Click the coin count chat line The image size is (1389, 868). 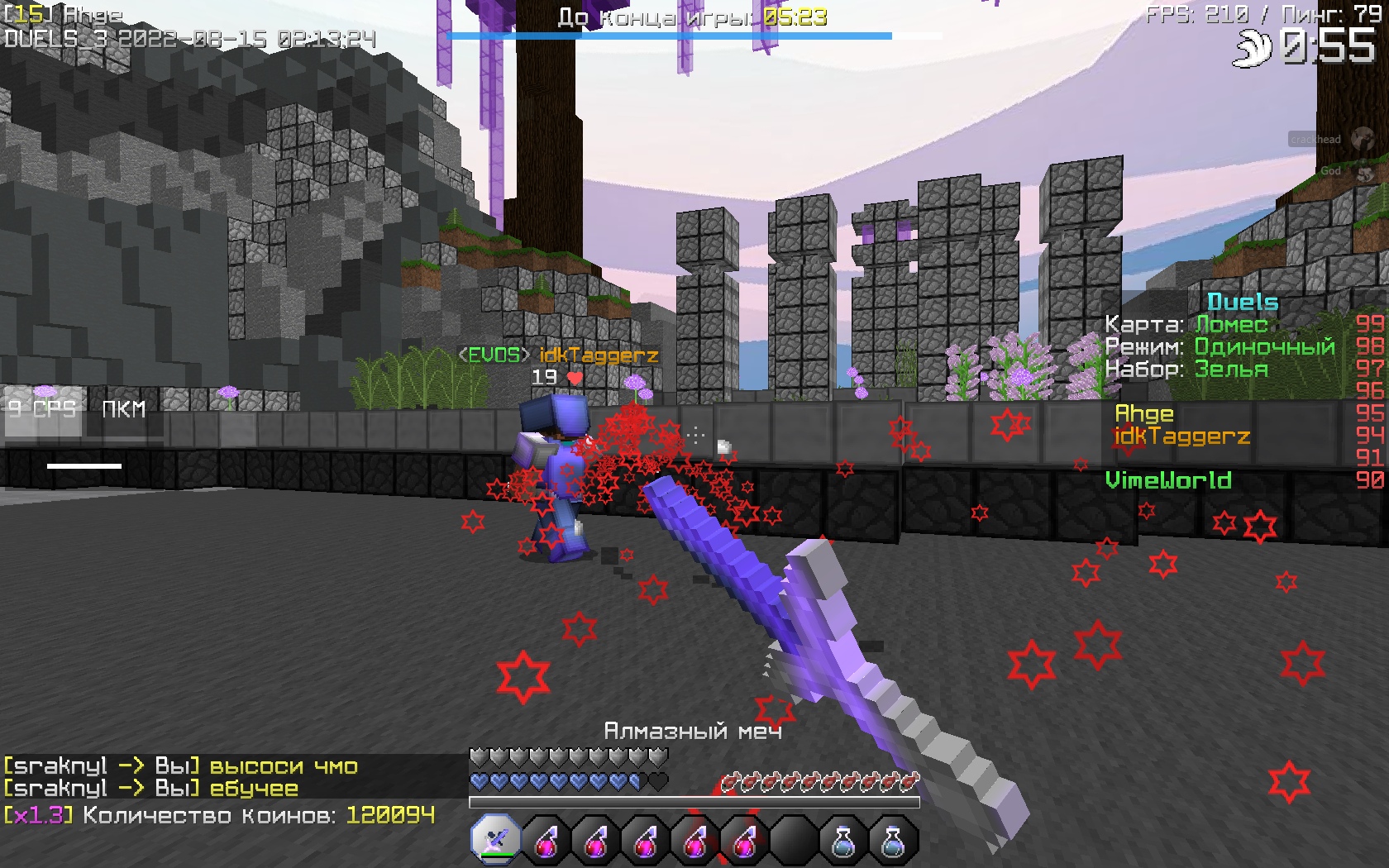(x=219, y=816)
